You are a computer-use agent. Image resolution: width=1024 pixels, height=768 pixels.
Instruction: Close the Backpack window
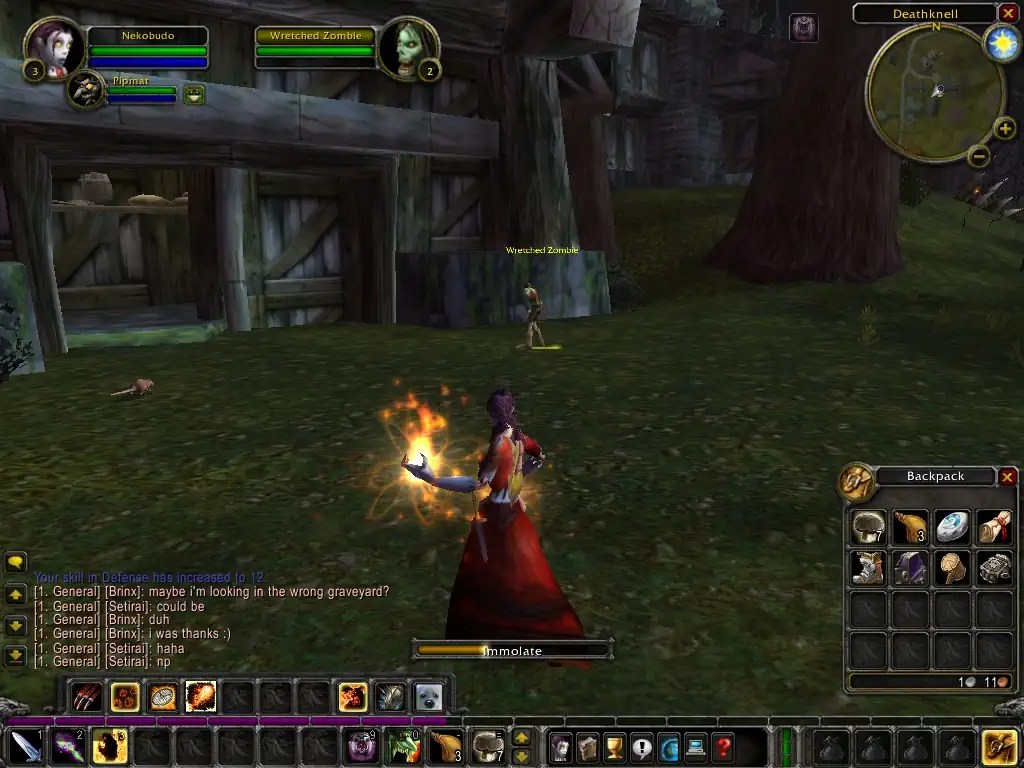coord(1007,477)
